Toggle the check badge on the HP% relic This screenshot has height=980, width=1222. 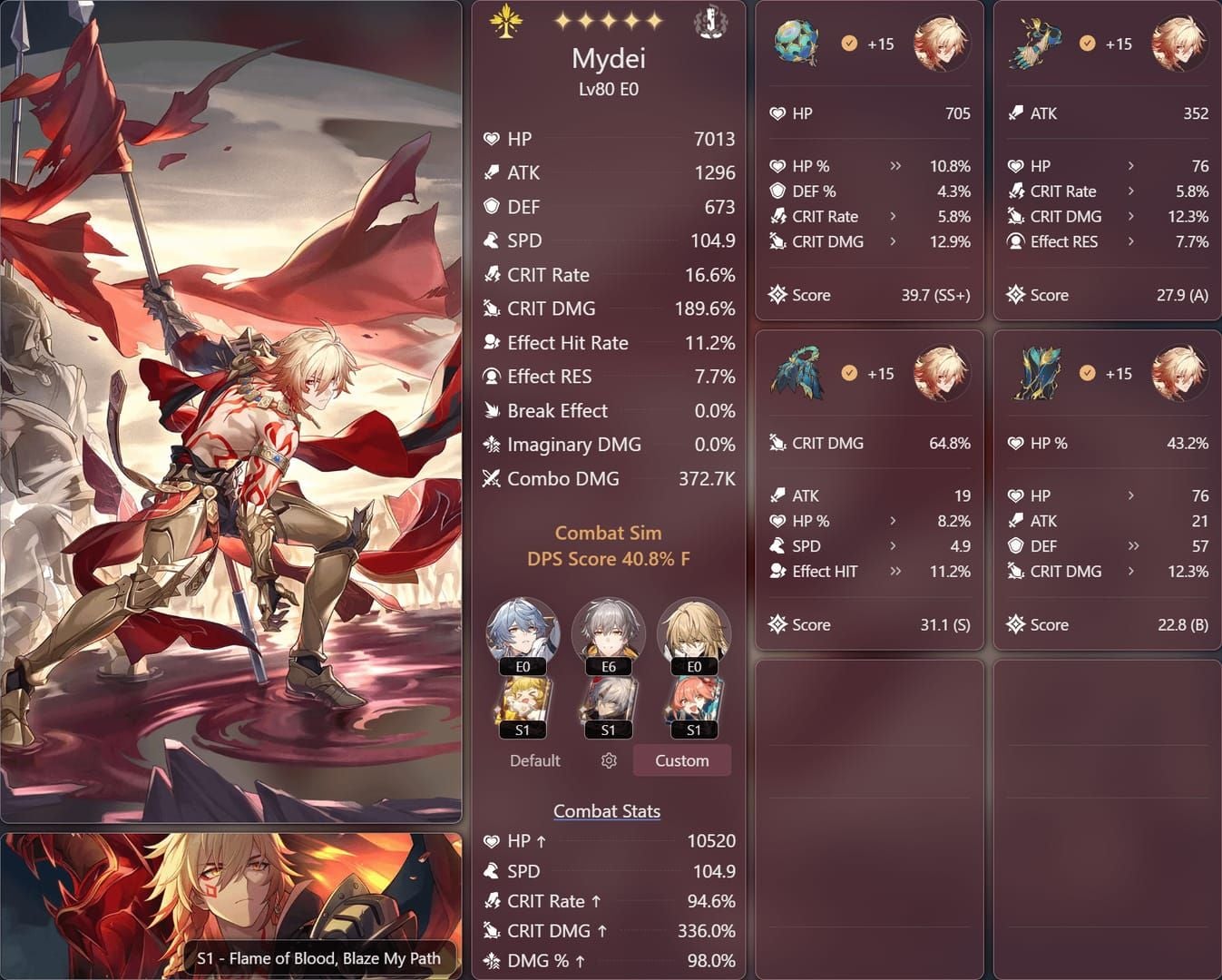point(1087,373)
